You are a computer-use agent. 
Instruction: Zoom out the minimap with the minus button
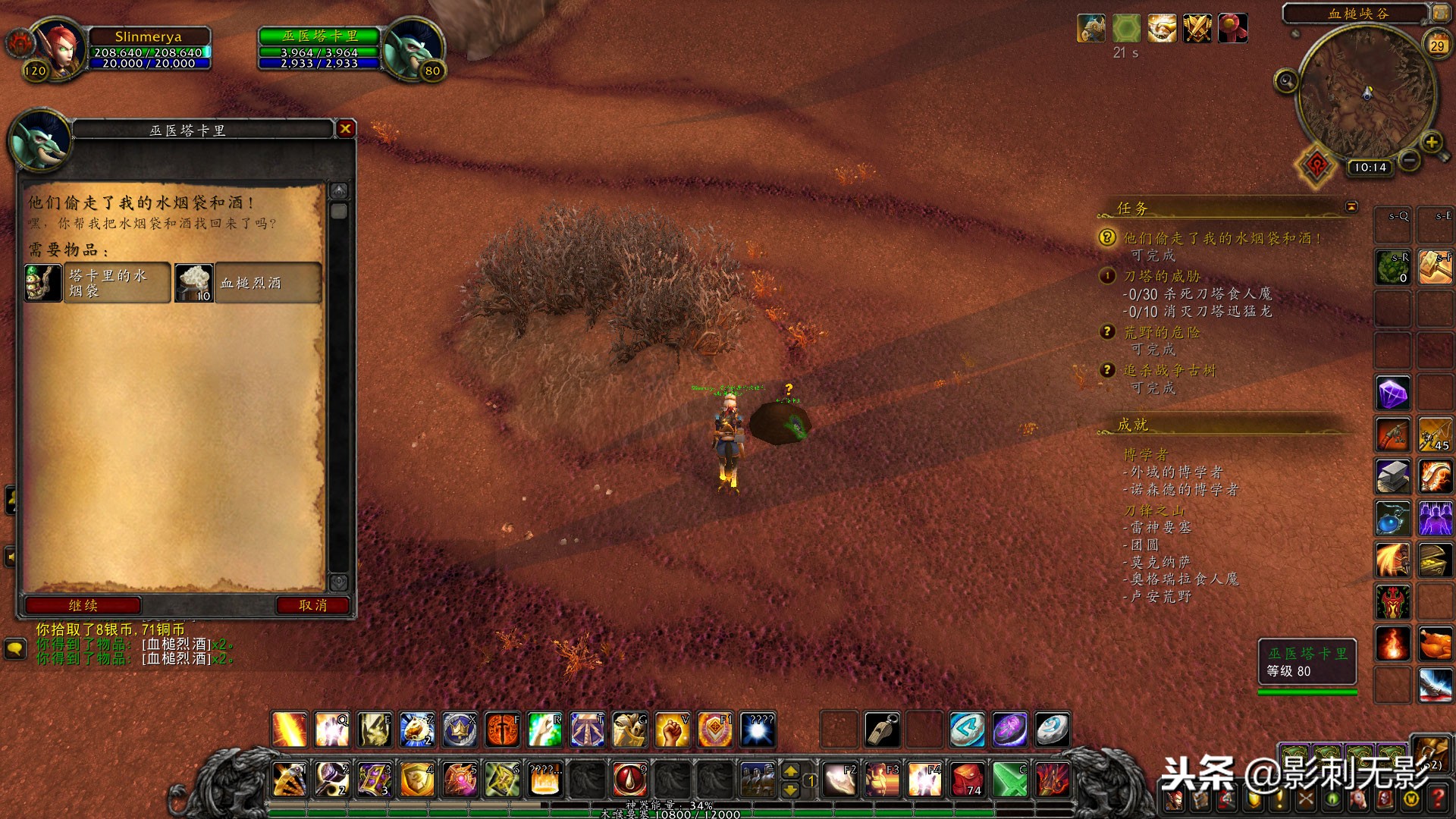1409,160
